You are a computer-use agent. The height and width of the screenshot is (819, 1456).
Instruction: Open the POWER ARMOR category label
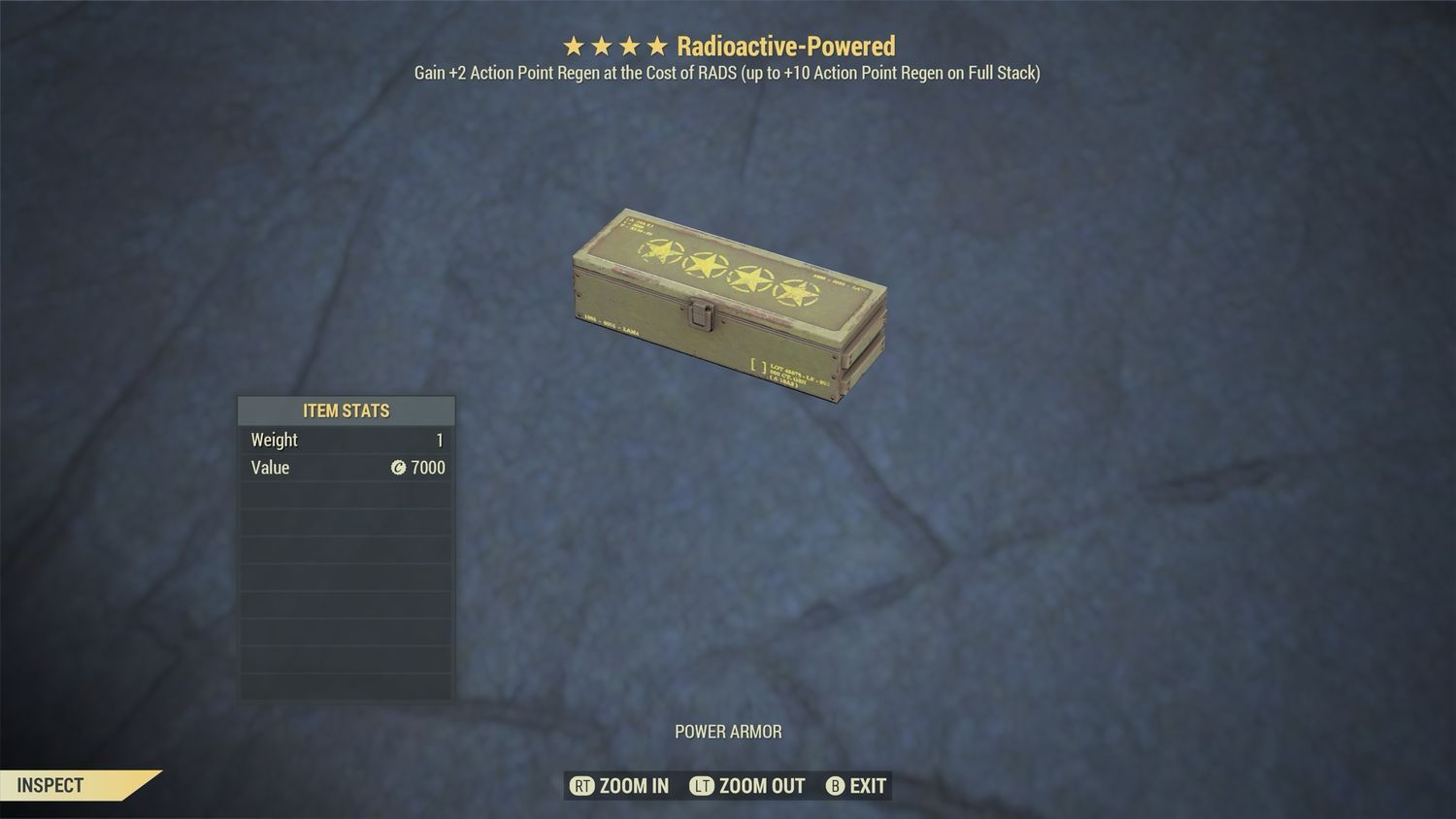[x=728, y=732]
